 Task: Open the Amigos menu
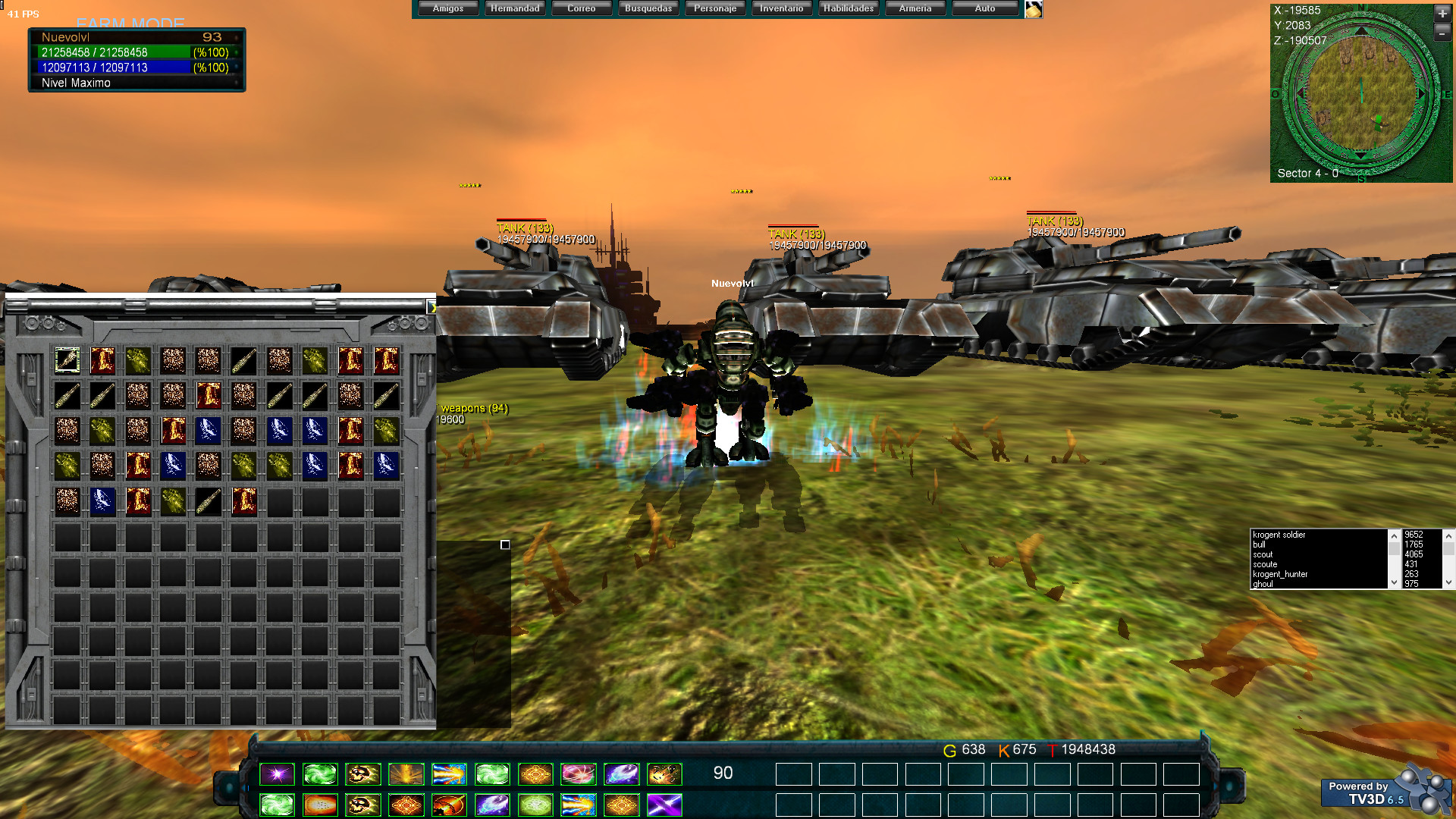point(447,8)
